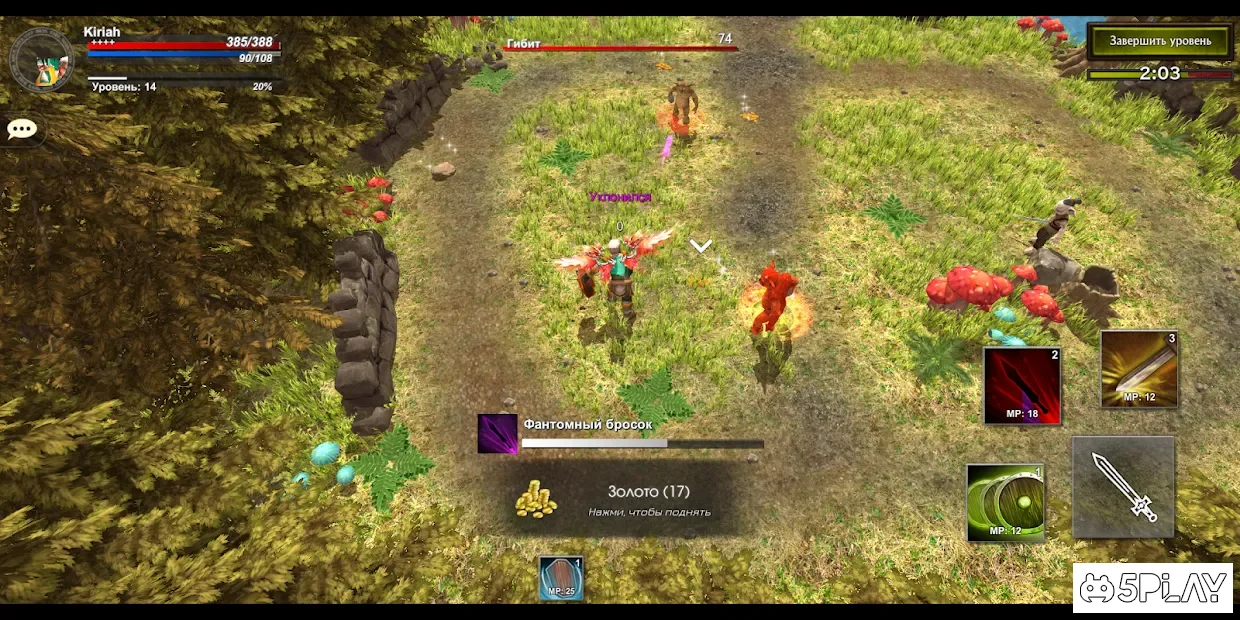Open the chat speech bubble
Viewport: 1240px width, 620px height.
tap(21, 129)
